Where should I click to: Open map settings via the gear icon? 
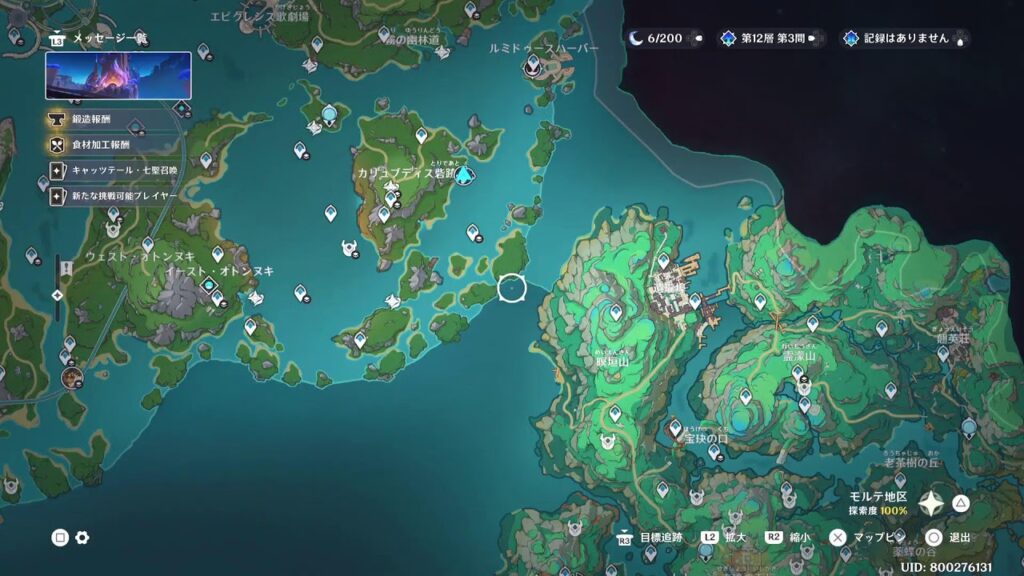pos(82,538)
